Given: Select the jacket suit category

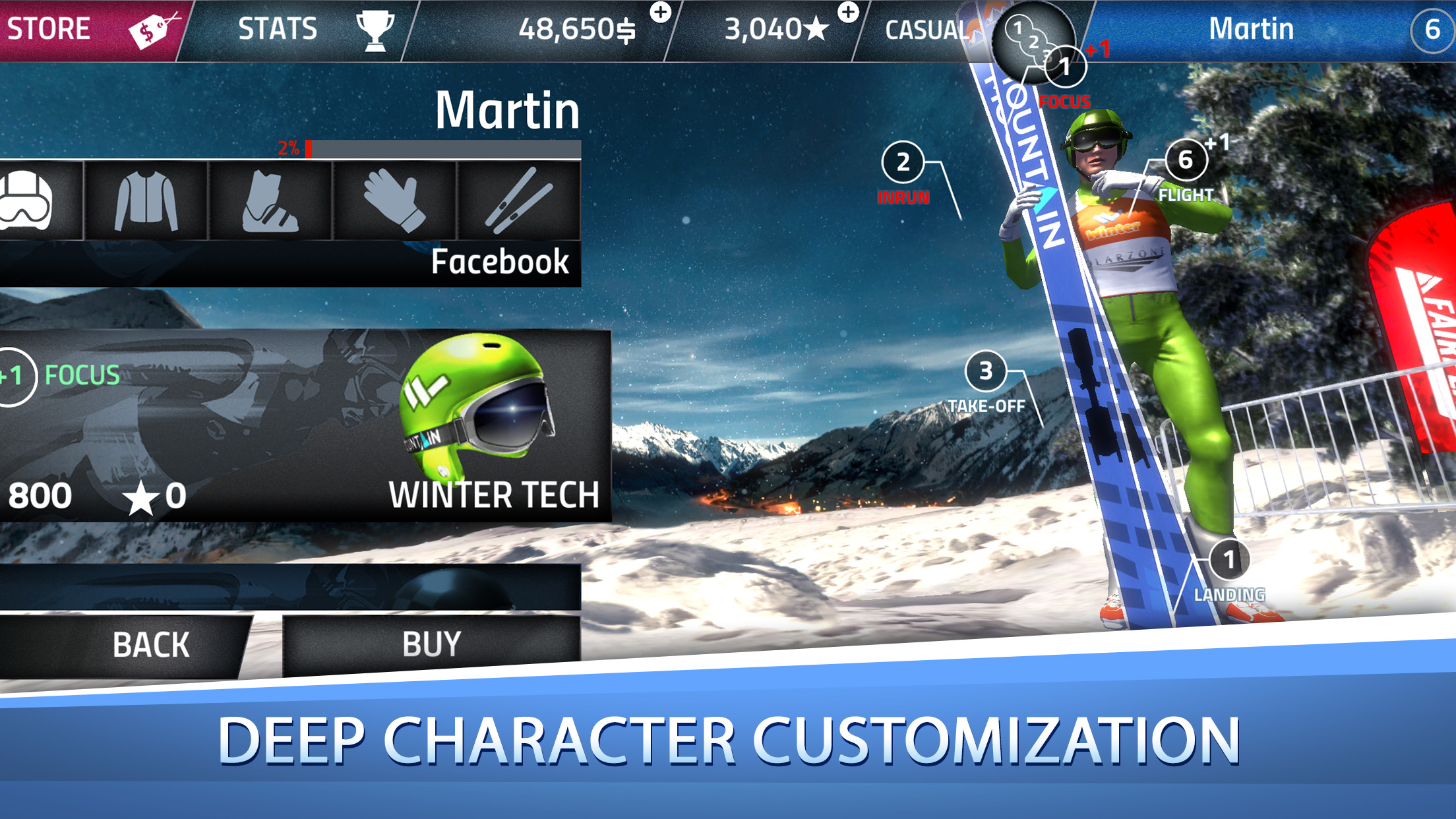Looking at the screenshot, I should [x=146, y=201].
